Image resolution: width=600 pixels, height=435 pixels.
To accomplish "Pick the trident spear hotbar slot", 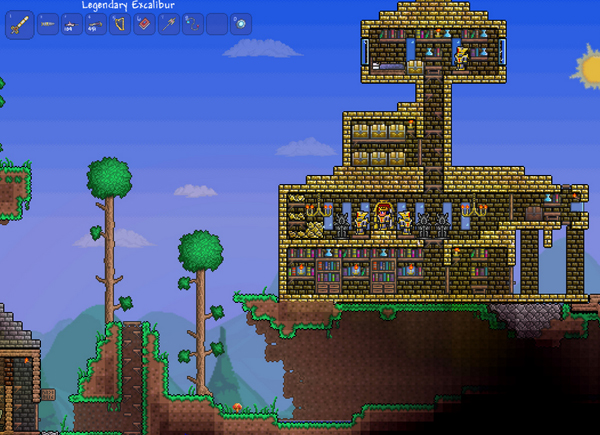I will pos(167,24).
